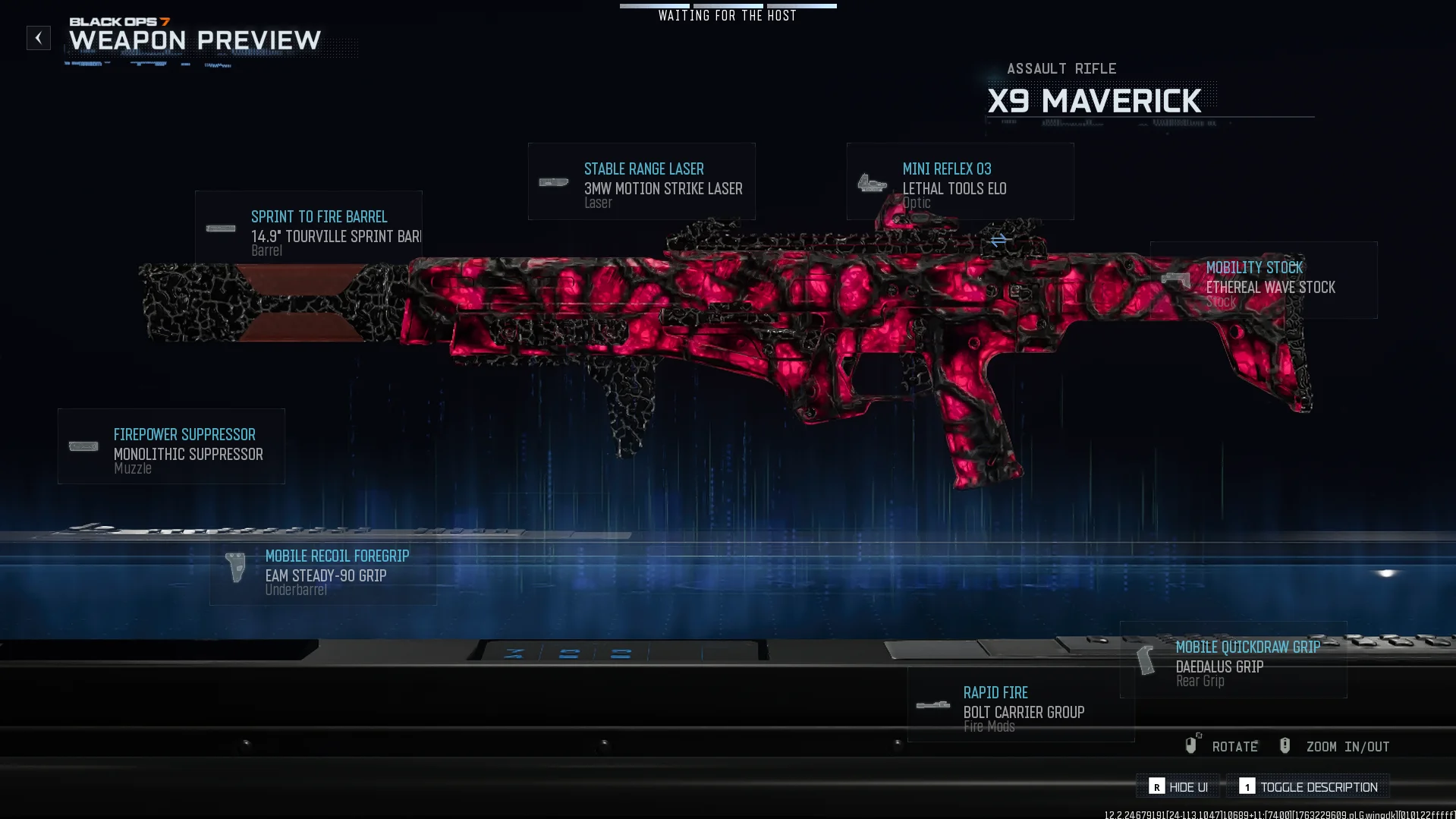The image size is (1456, 819).
Task: Open the Mini Reflex 03 optic attachment
Action: [x=960, y=182]
